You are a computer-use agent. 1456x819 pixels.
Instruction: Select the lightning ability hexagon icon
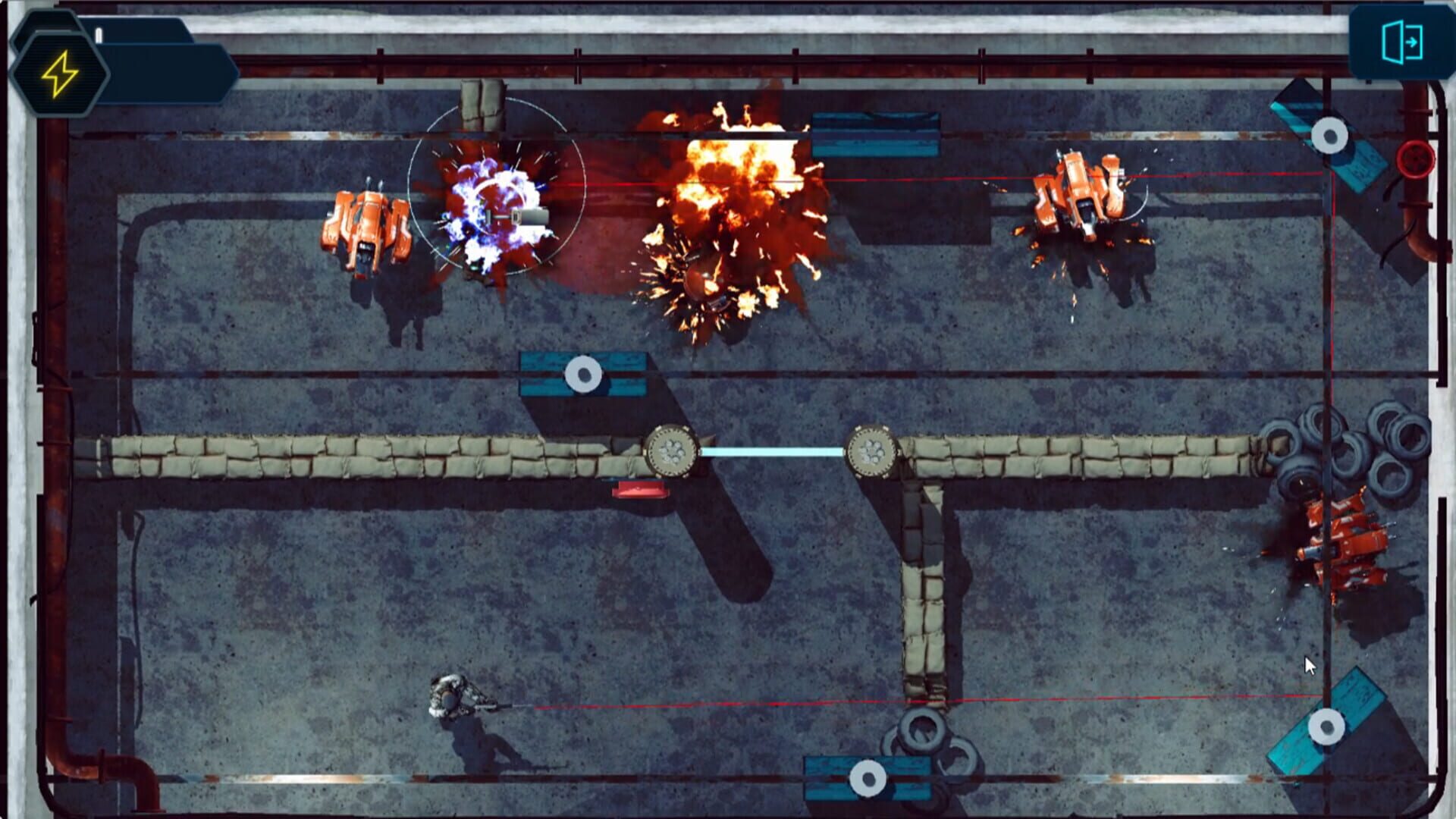pos(61,72)
